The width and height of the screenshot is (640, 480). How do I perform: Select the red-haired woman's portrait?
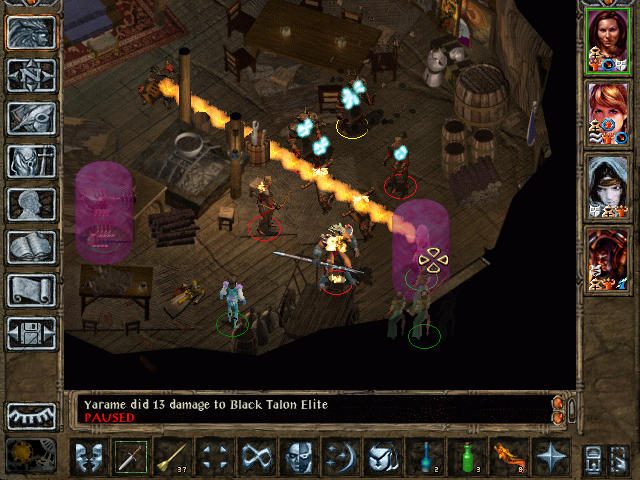(x=608, y=113)
